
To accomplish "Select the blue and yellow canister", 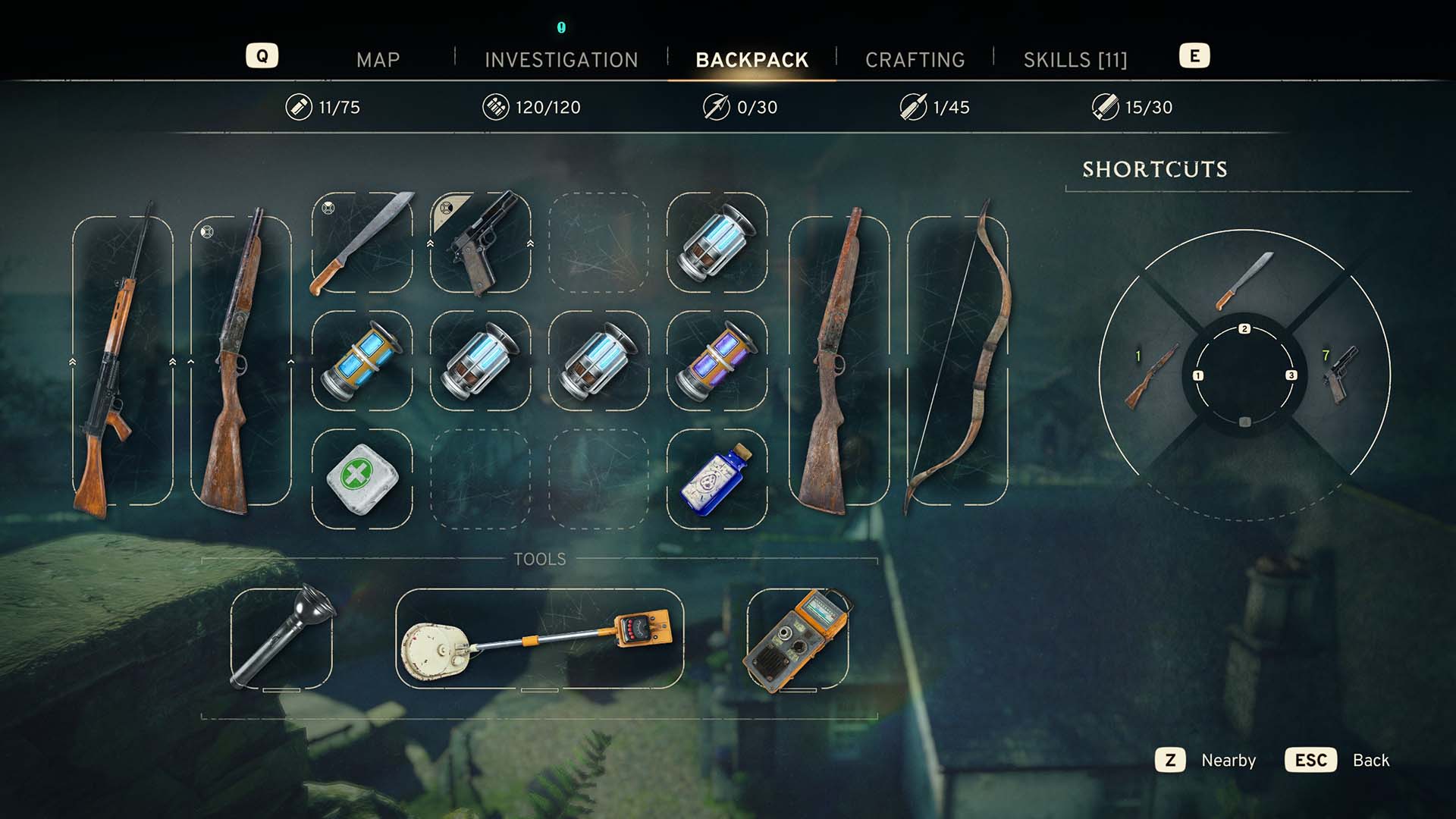I will (362, 361).
